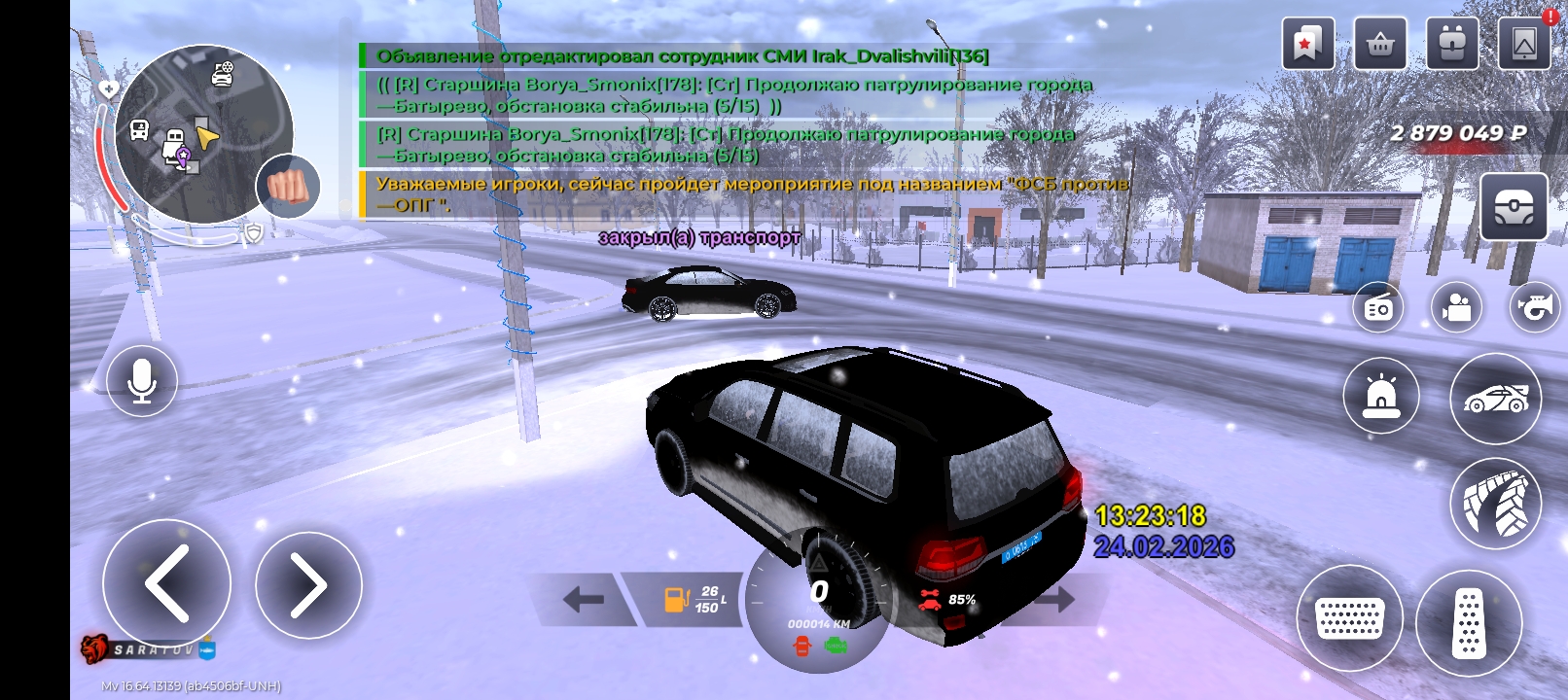
Task: Tap the fist icon beside the minimap
Action: (x=288, y=186)
